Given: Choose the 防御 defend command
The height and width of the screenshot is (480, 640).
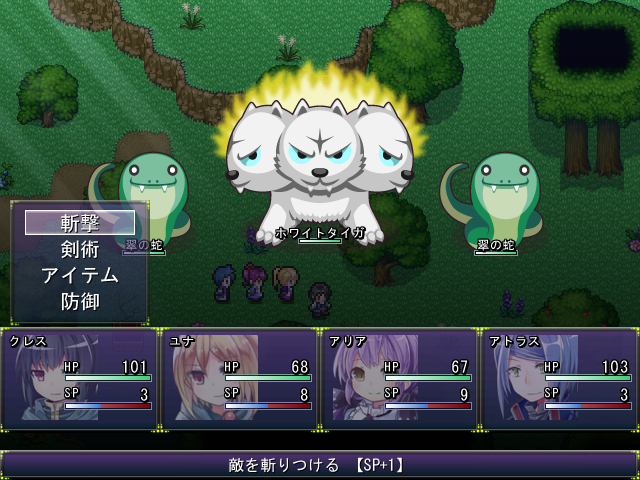Looking at the screenshot, I should pos(80,300).
